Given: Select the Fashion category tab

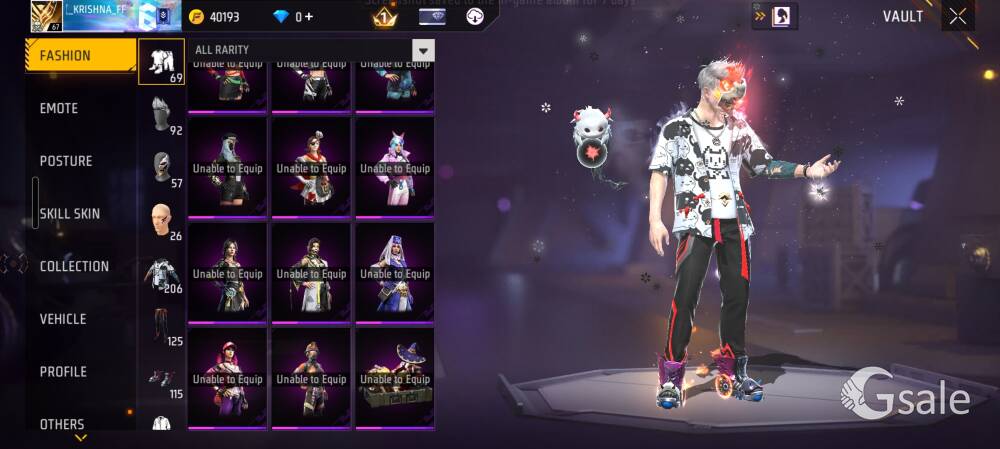Looking at the screenshot, I should point(80,56).
